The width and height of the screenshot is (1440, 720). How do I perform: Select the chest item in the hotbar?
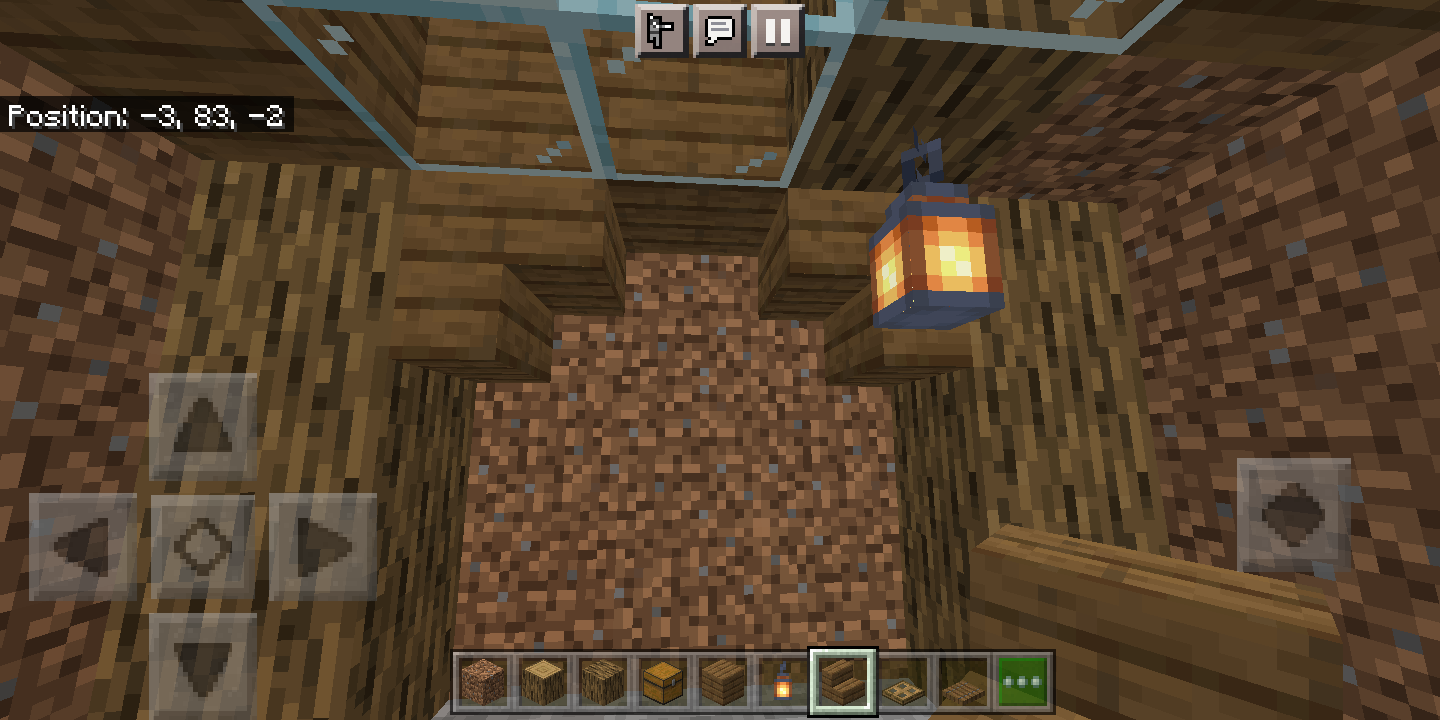(661, 680)
